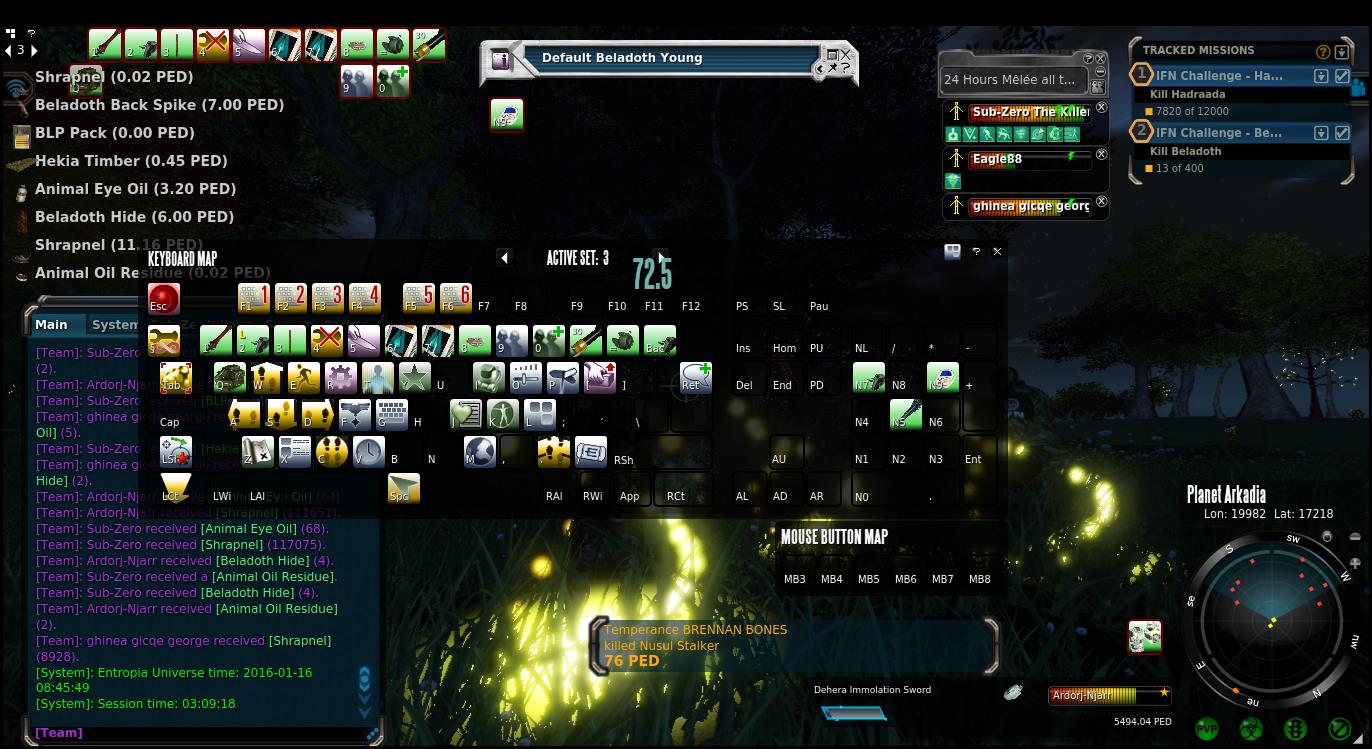This screenshot has width=1372, height=749.
Task: Close the Default Beladoth Young target panel
Action: [x=846, y=55]
